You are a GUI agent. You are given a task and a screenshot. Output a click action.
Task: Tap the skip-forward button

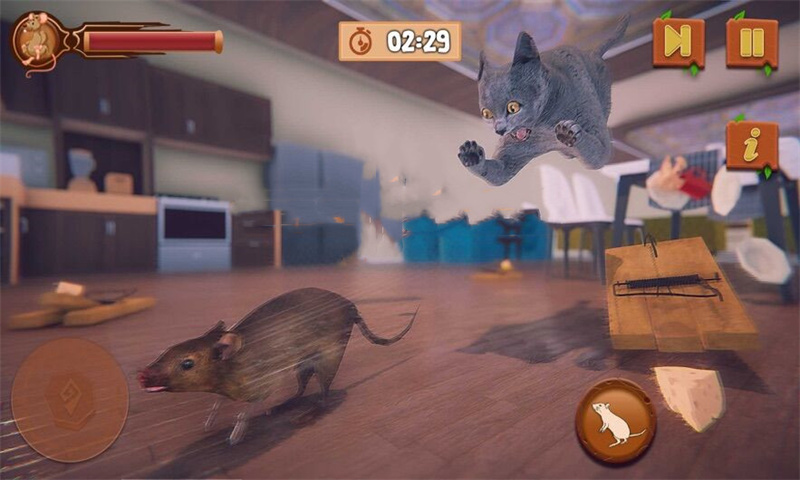click(x=679, y=43)
